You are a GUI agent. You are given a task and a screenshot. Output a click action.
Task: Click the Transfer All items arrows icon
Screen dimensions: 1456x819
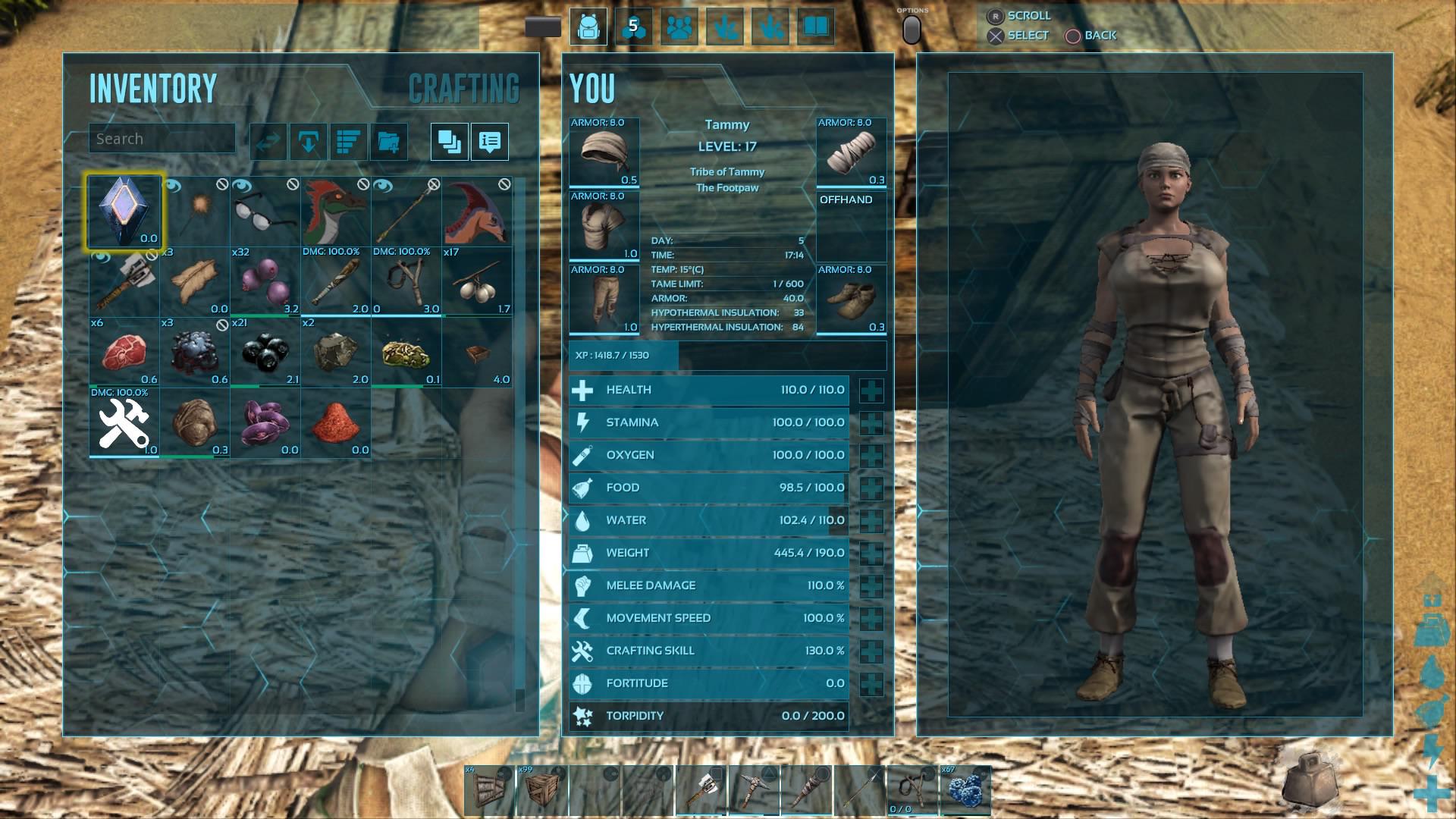267,141
